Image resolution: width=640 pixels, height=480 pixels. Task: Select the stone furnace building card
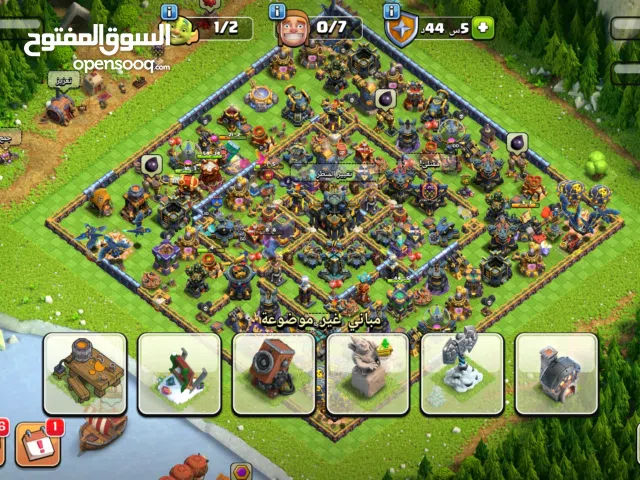pyautogui.click(x=556, y=373)
